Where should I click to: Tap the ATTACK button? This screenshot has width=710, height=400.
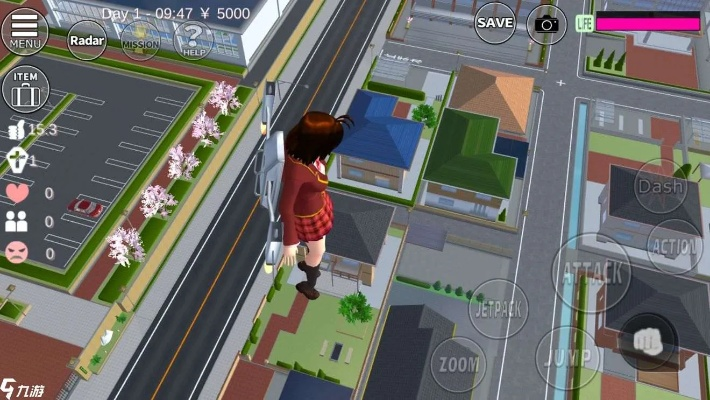coord(592,271)
